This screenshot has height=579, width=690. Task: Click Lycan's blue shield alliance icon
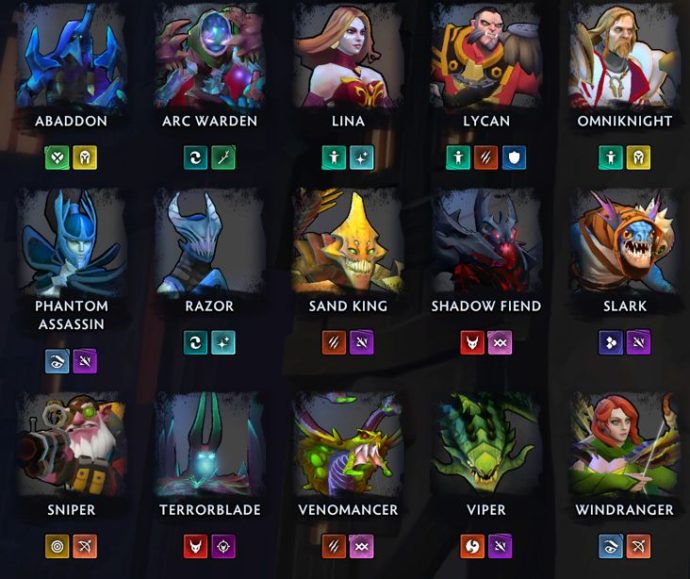coord(514,158)
